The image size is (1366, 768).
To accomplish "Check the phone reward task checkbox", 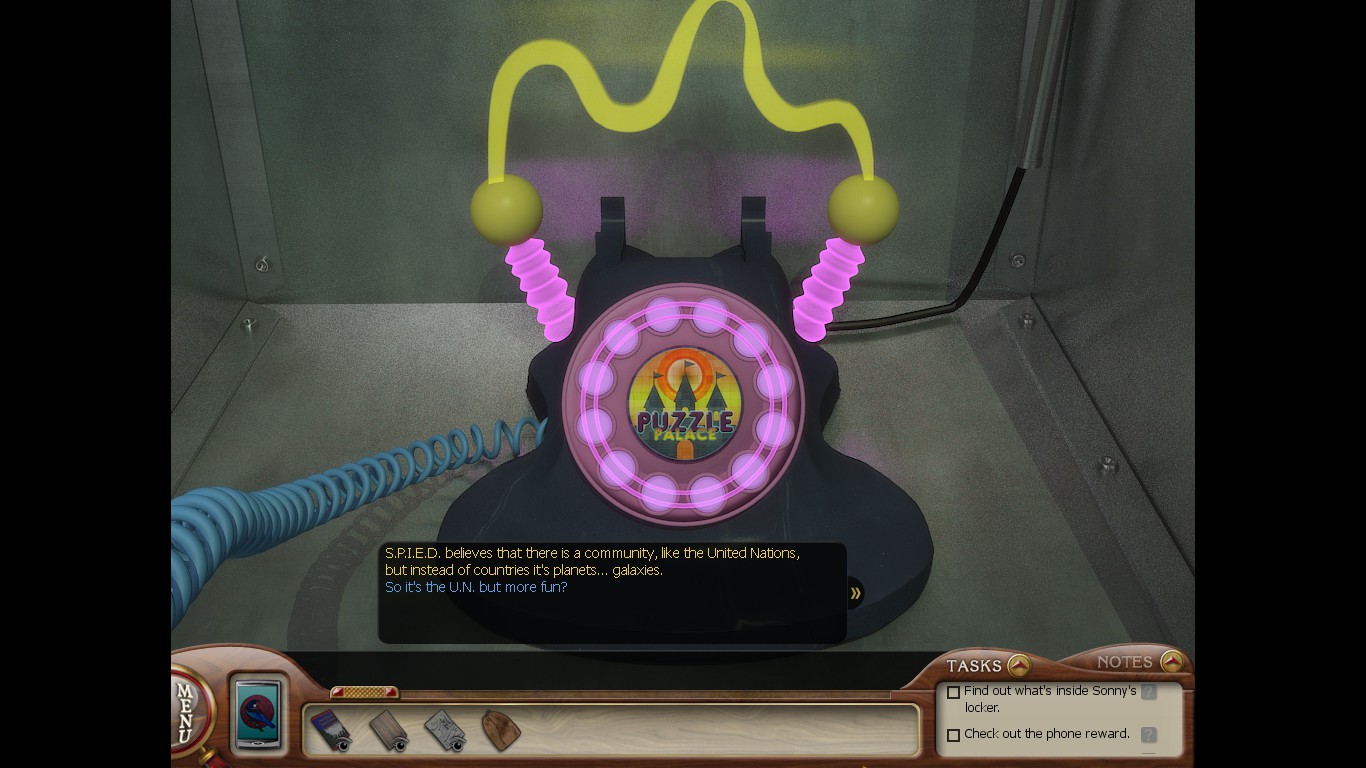I will (953, 735).
